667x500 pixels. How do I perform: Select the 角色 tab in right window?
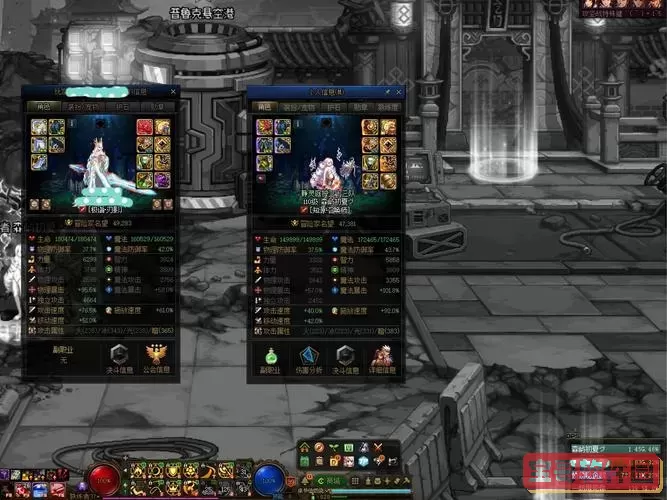tap(265, 105)
